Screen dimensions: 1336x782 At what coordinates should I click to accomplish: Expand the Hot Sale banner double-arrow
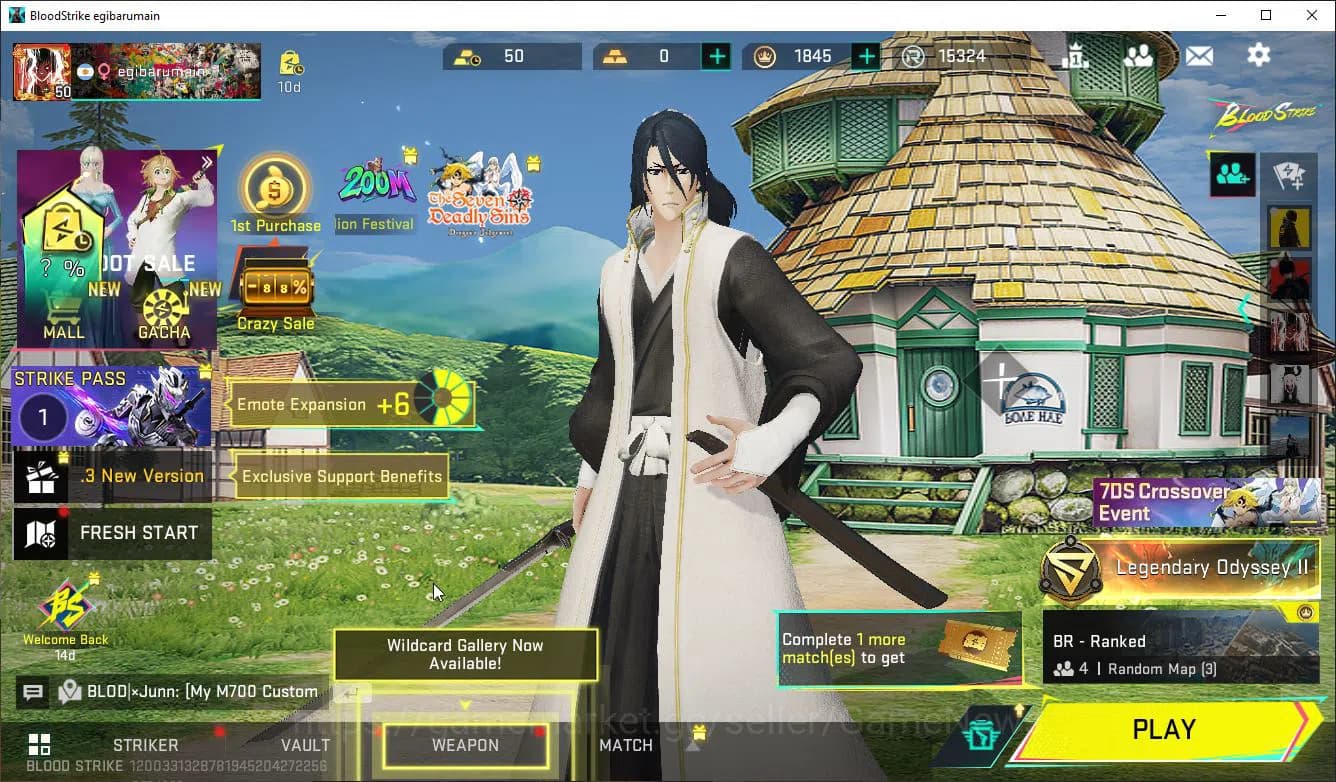207,162
